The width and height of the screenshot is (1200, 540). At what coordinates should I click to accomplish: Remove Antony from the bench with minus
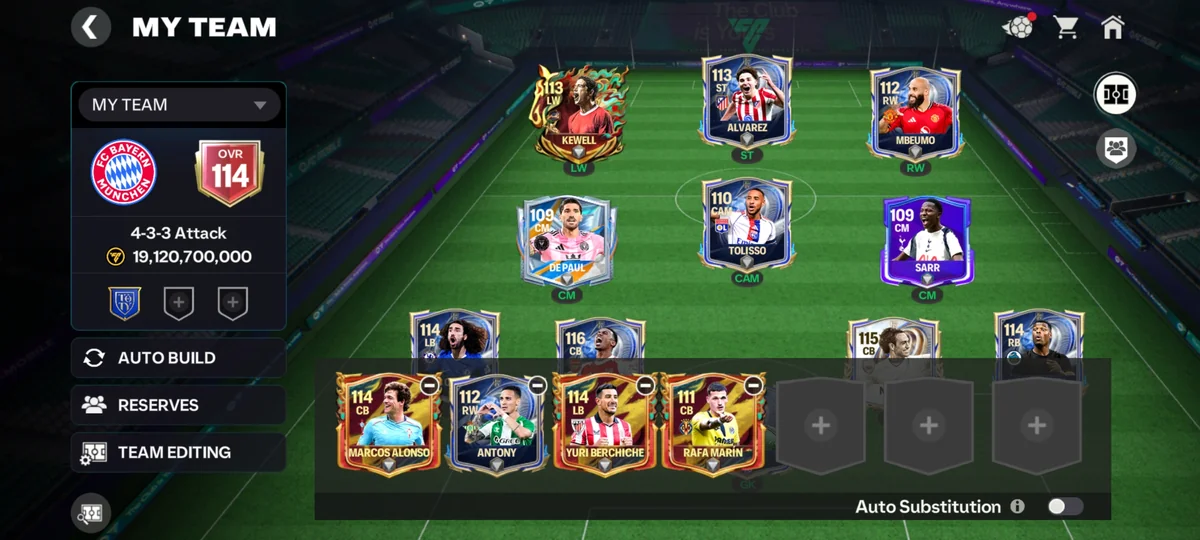537,385
